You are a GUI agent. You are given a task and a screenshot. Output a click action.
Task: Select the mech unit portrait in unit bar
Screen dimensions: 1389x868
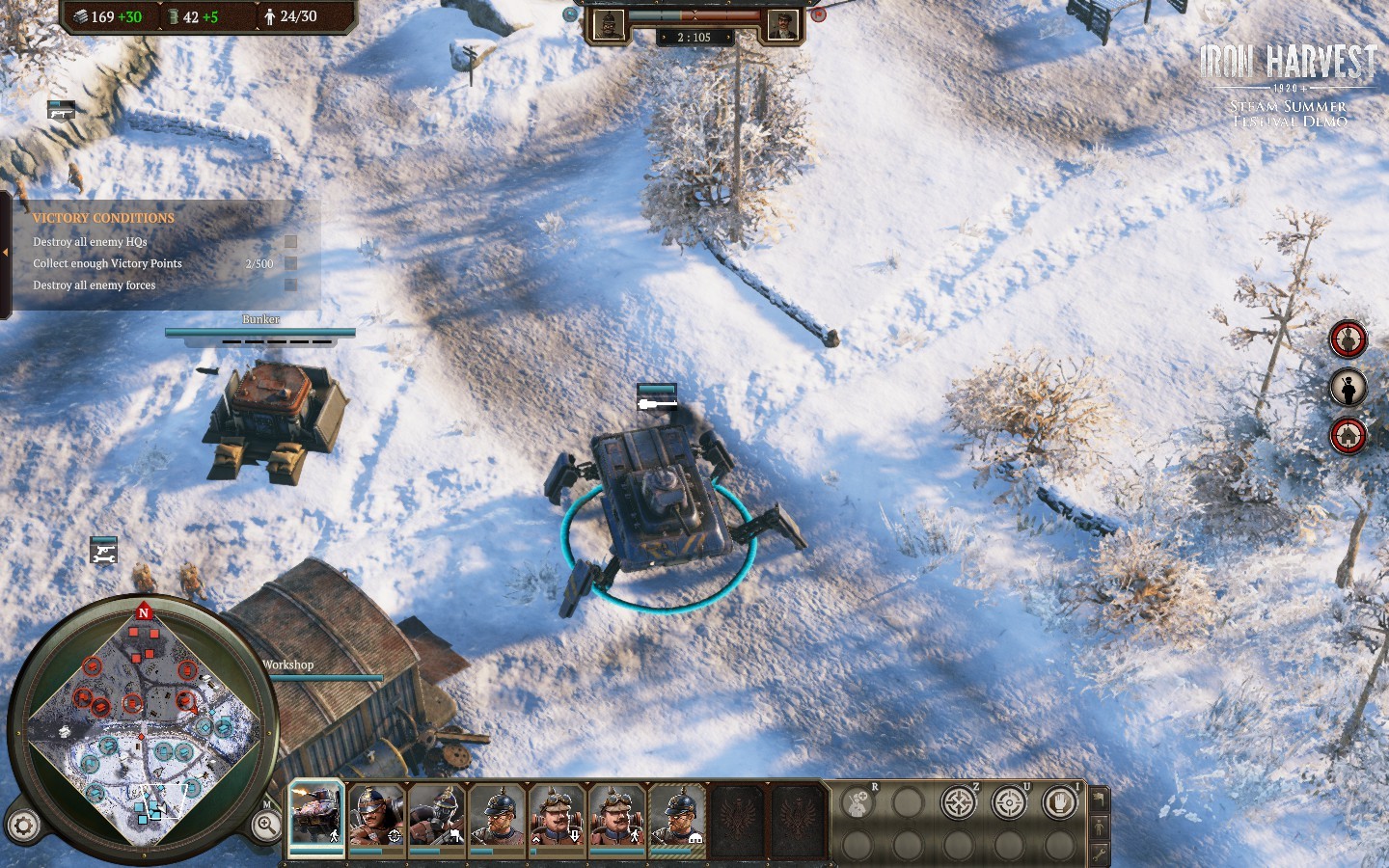point(316,815)
